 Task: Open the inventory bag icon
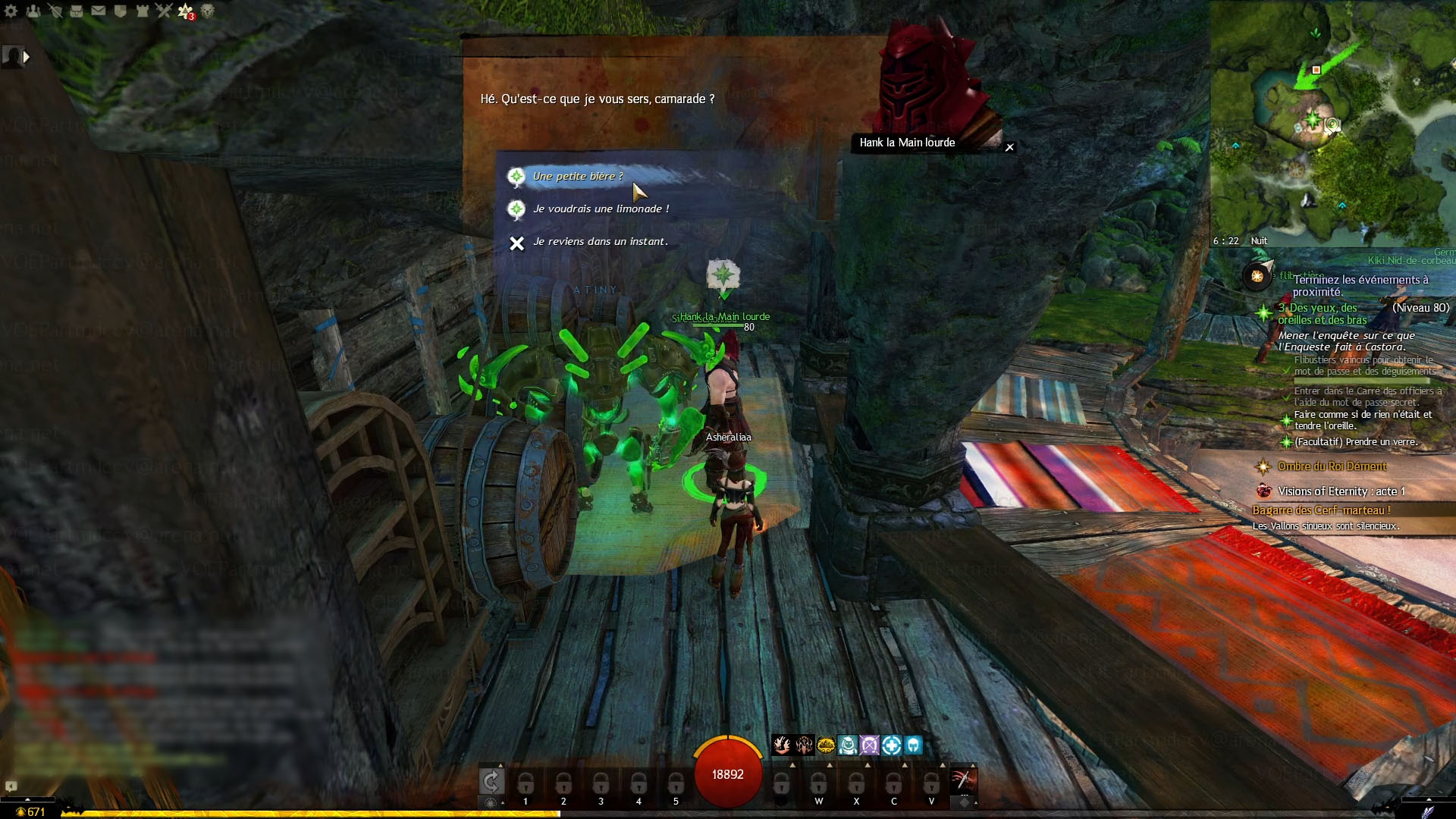click(77, 11)
